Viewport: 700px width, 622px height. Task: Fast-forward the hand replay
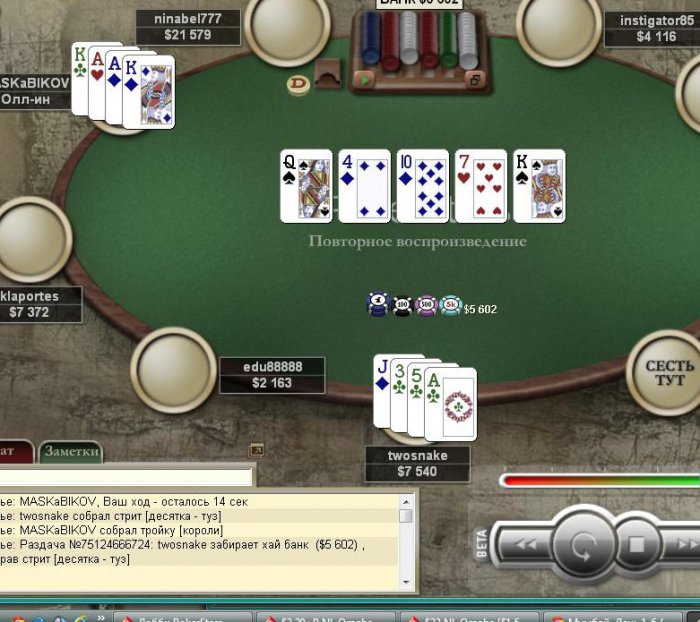coord(687,546)
